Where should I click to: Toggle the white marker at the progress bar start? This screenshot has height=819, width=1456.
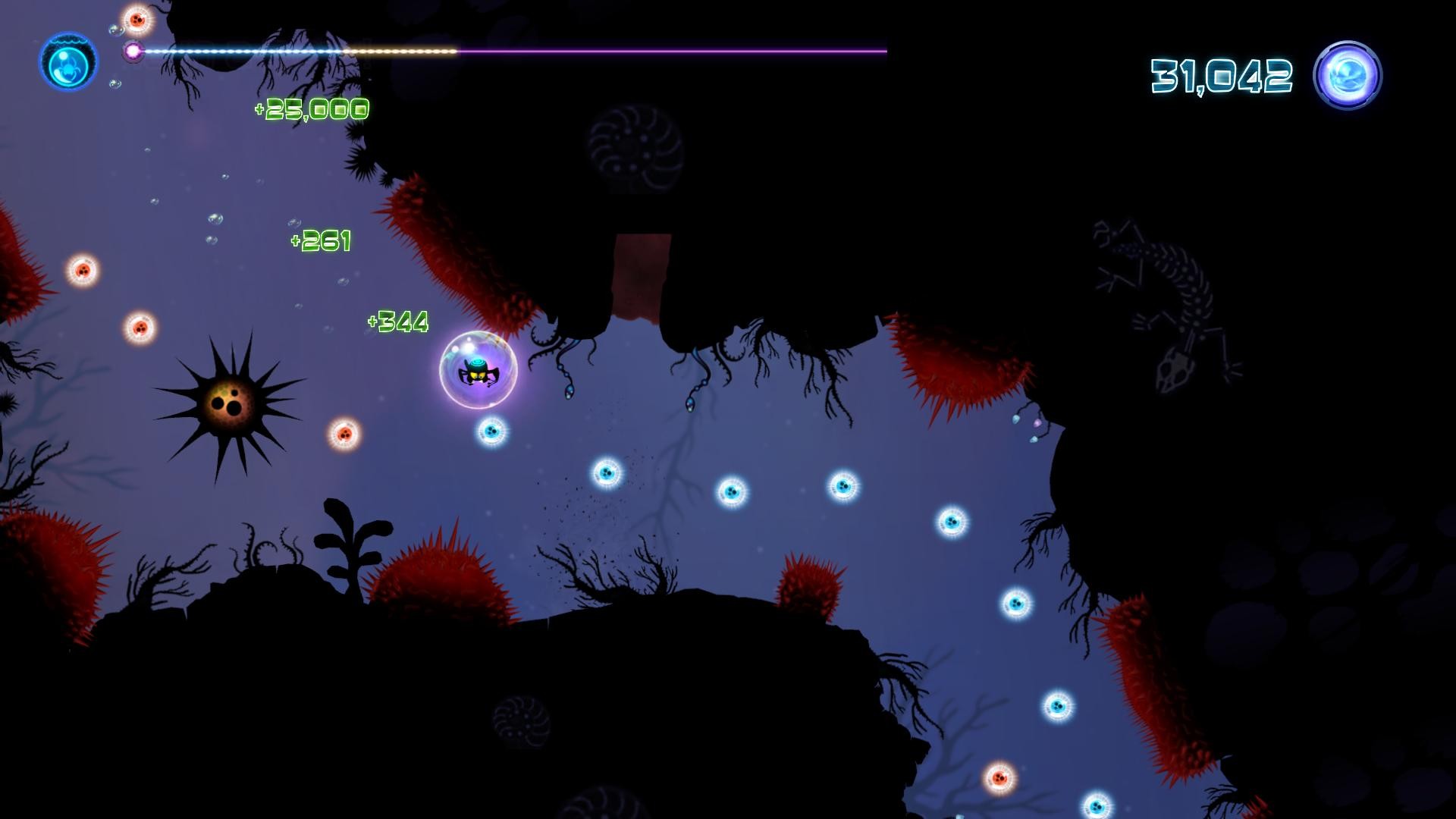(135, 51)
